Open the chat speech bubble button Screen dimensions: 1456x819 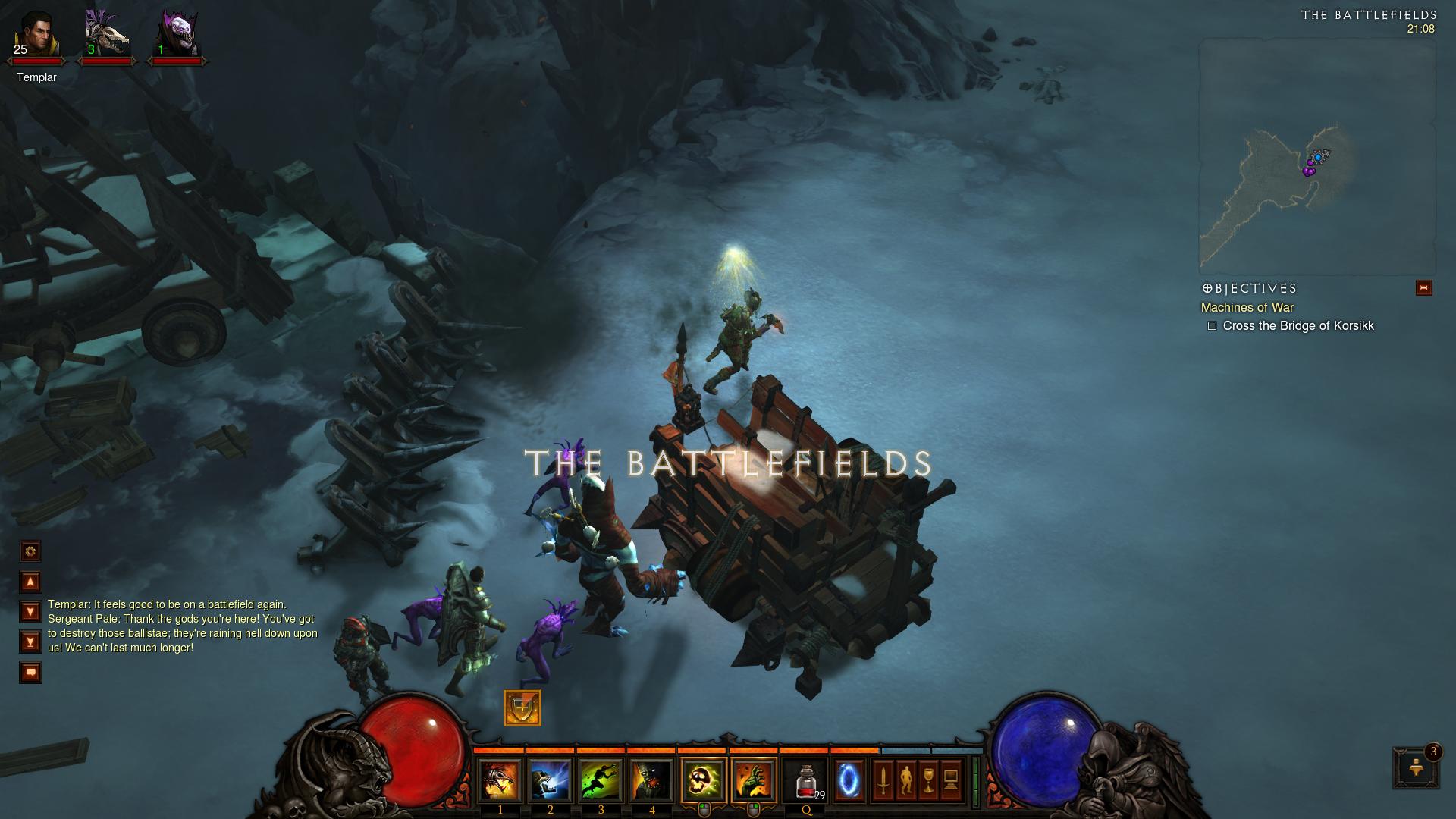click(x=30, y=673)
